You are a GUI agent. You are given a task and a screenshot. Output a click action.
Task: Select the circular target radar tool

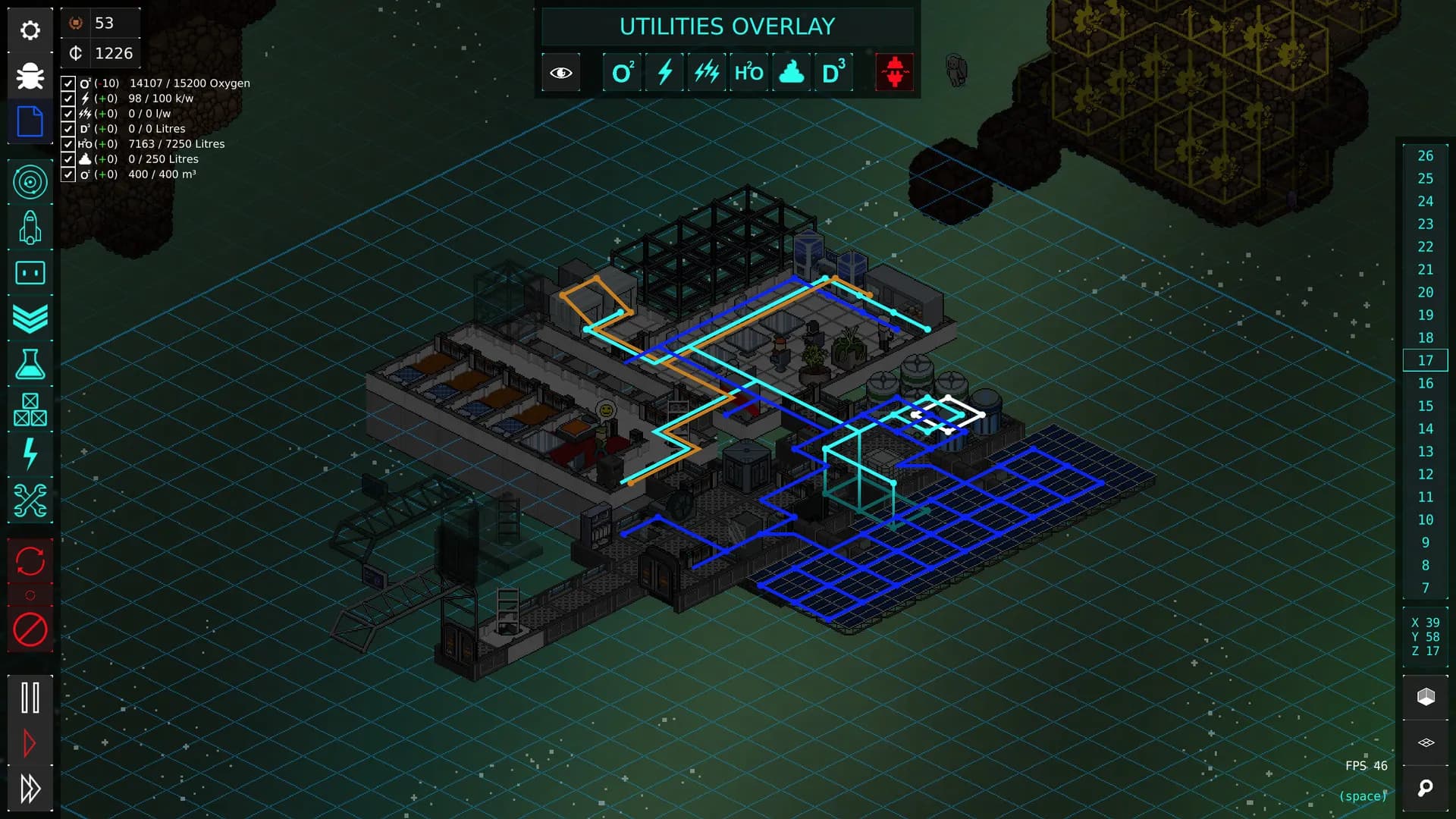tap(30, 182)
